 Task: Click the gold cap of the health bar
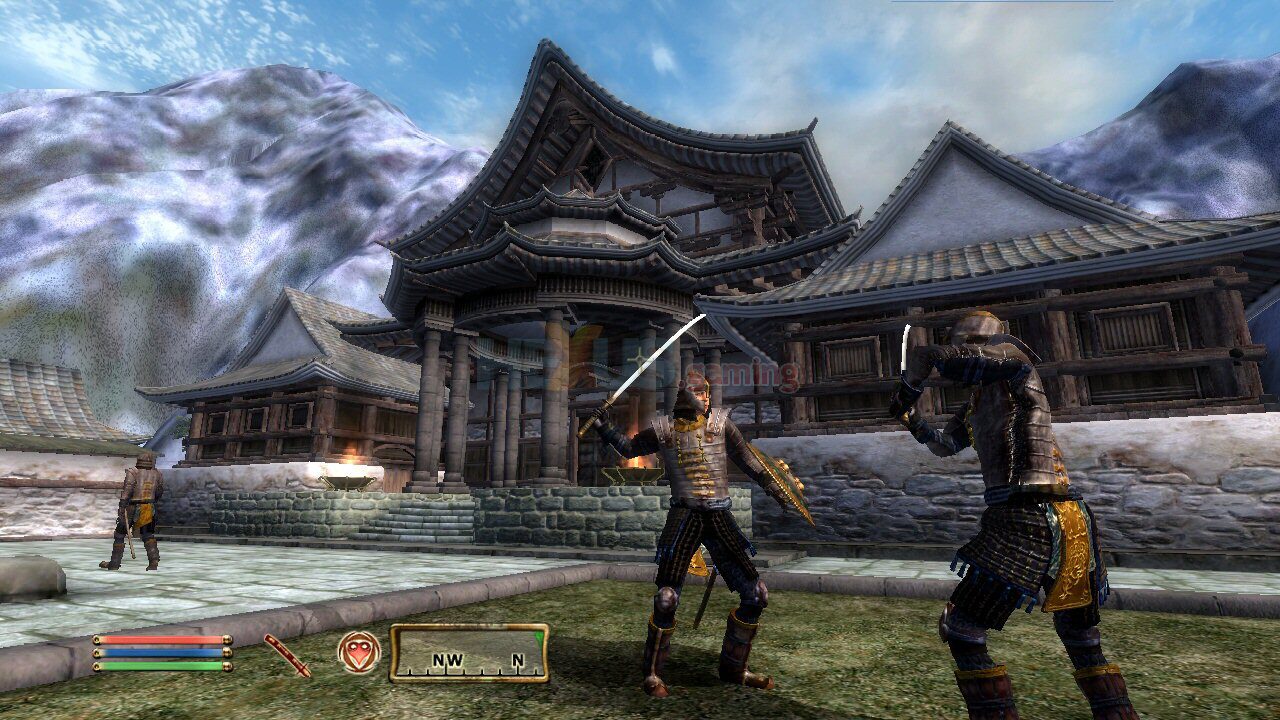pos(228,638)
